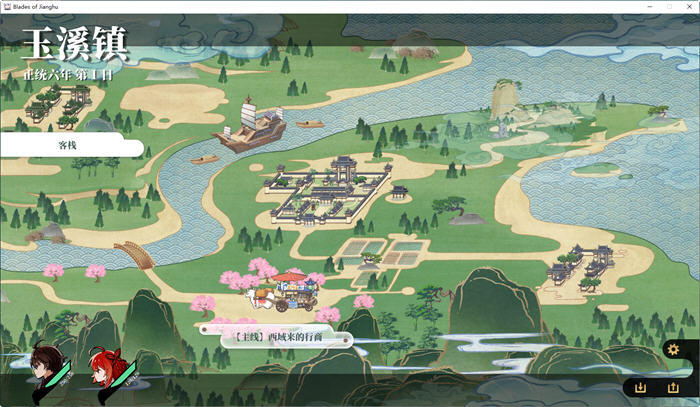This screenshot has height=407, width=700.
Task: Select the 【主线】西域来的行商 main quest marker
Action: coord(278,337)
